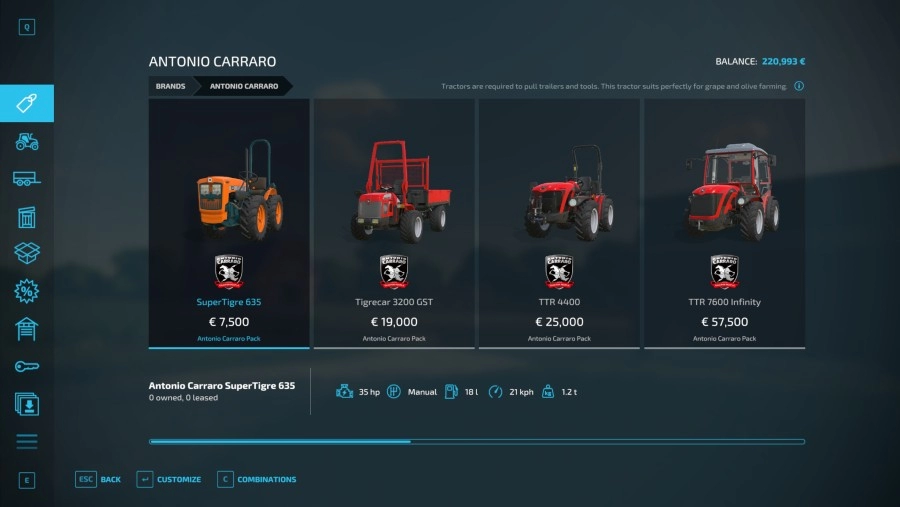Choose the Tigrecar 3200 GST card

pos(394,223)
